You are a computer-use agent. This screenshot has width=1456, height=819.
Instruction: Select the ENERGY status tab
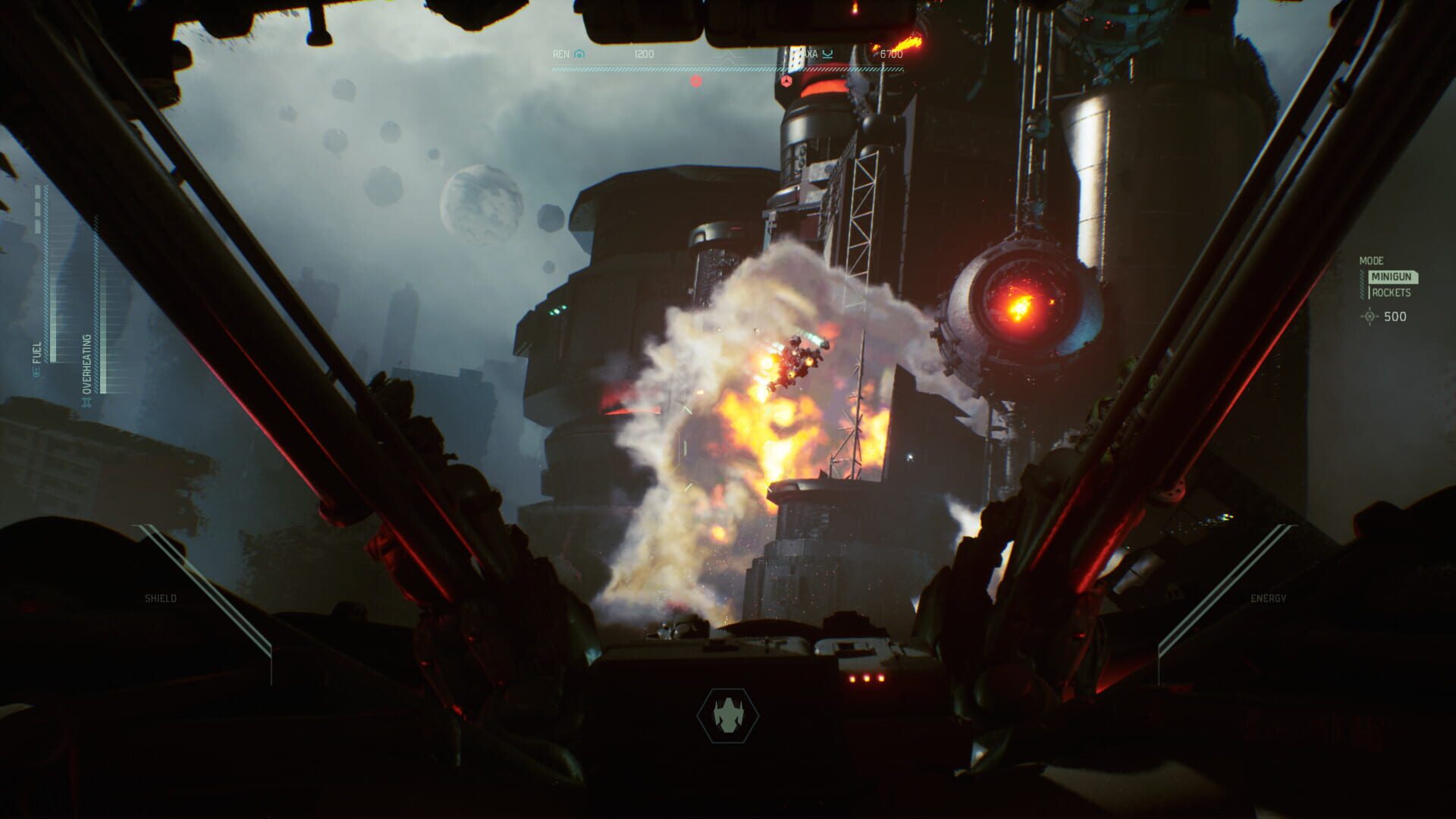coord(1267,598)
